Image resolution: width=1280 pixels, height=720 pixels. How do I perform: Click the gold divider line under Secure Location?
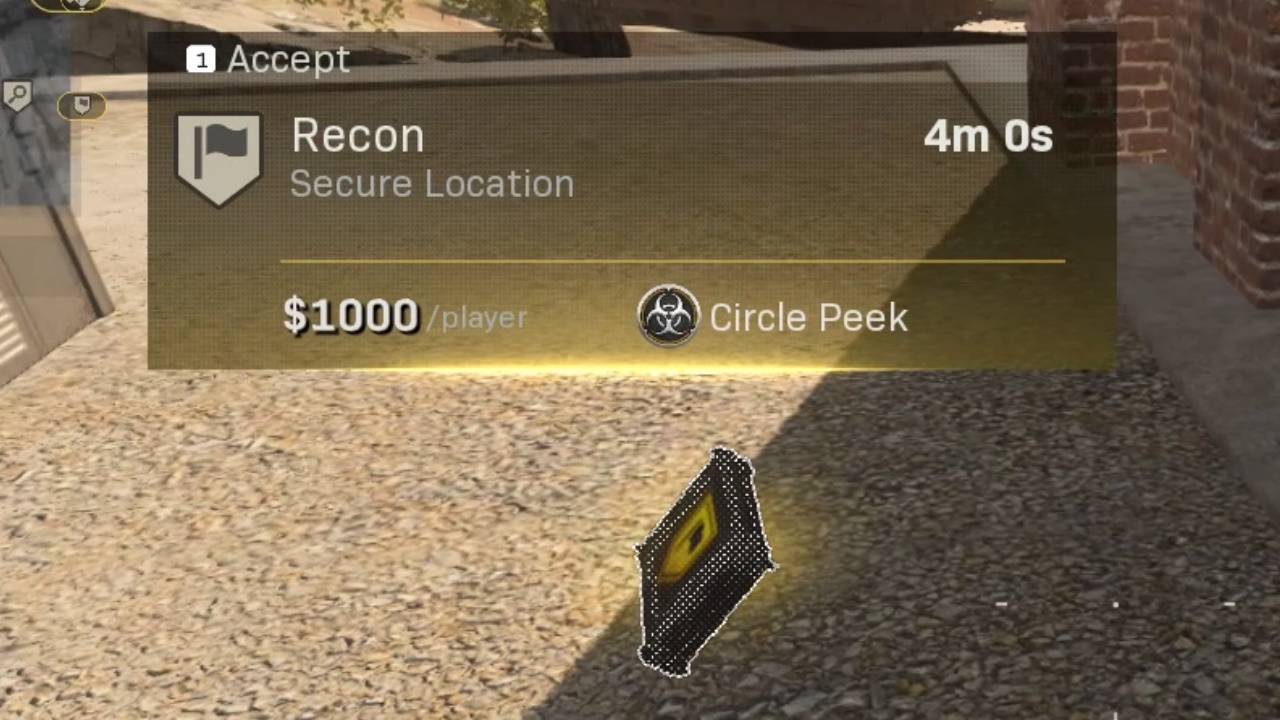pos(672,261)
